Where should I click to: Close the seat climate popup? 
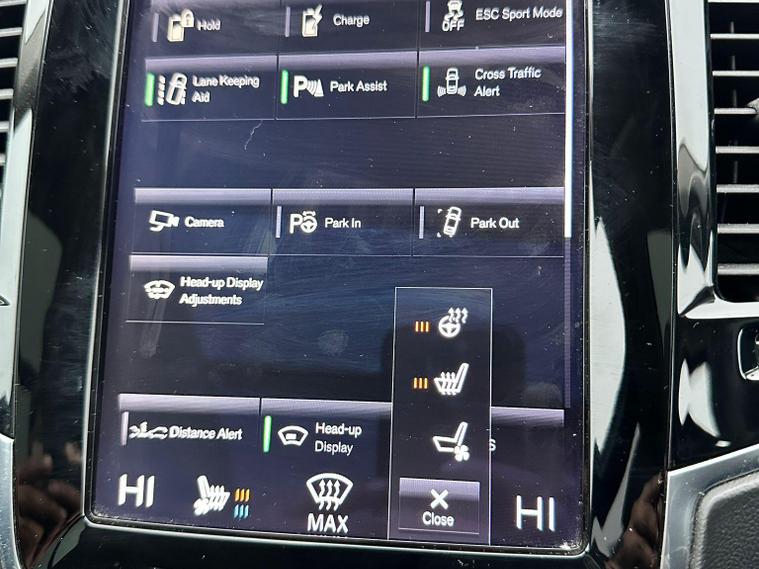tap(438, 508)
